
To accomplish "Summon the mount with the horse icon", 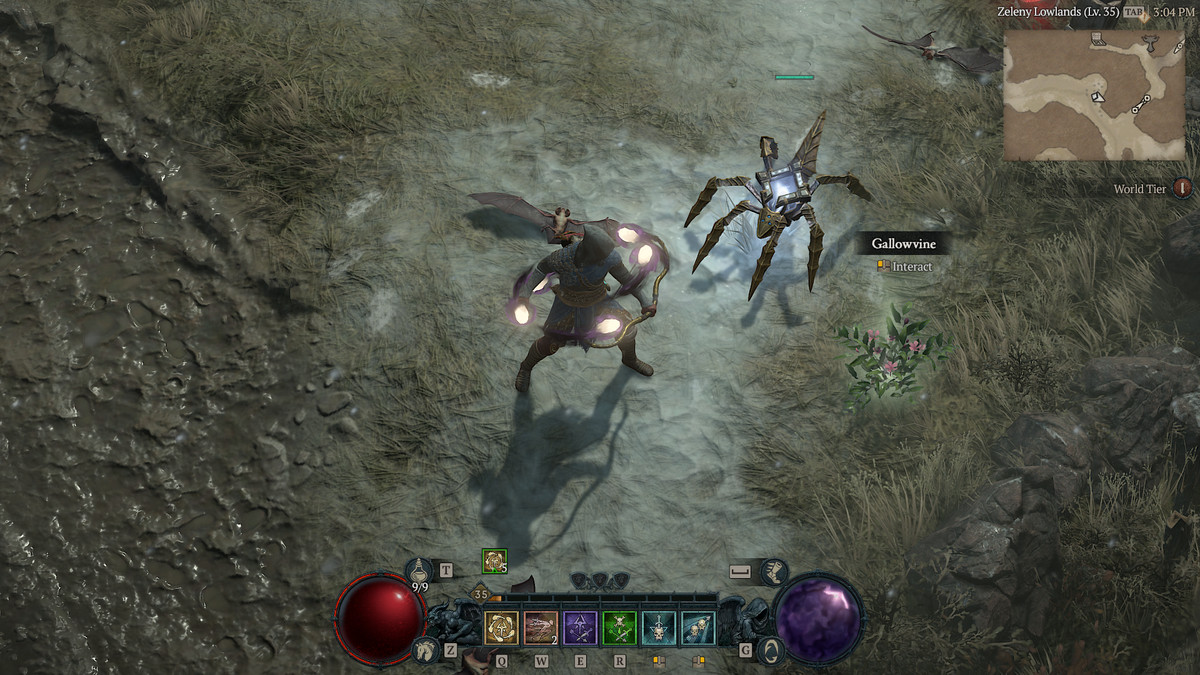I will [424, 651].
